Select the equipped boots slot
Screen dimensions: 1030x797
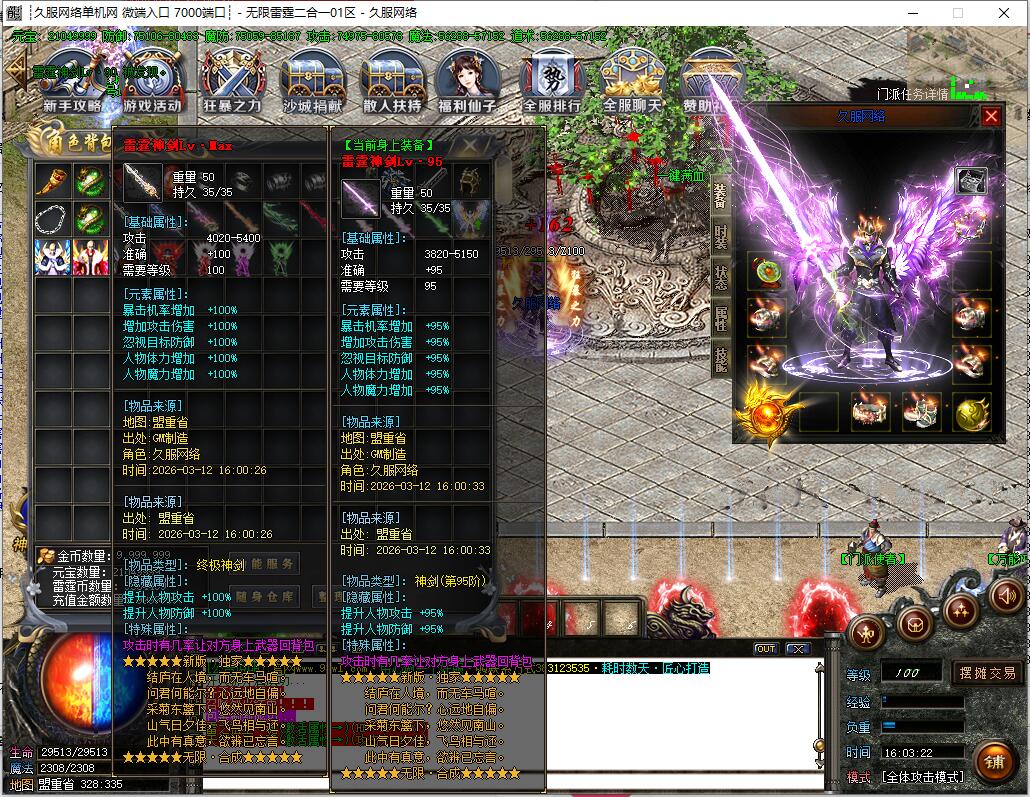coord(921,411)
